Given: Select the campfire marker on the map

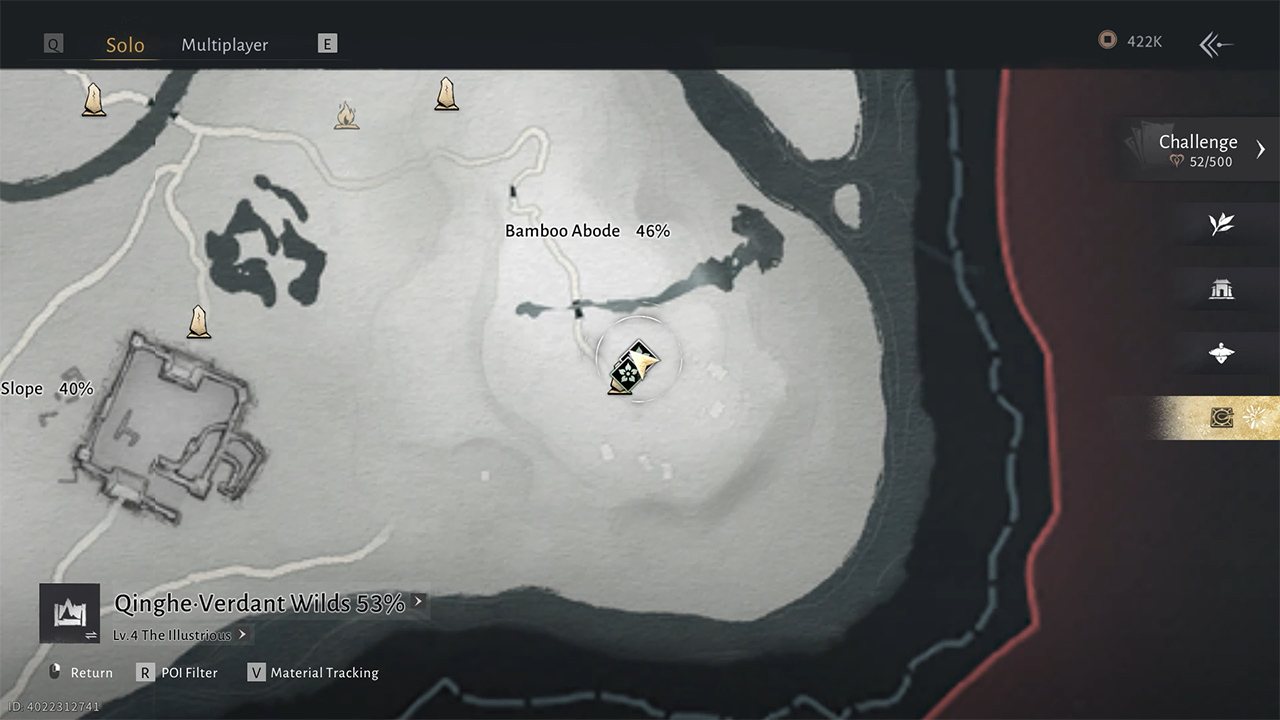Looking at the screenshot, I should 346,115.
